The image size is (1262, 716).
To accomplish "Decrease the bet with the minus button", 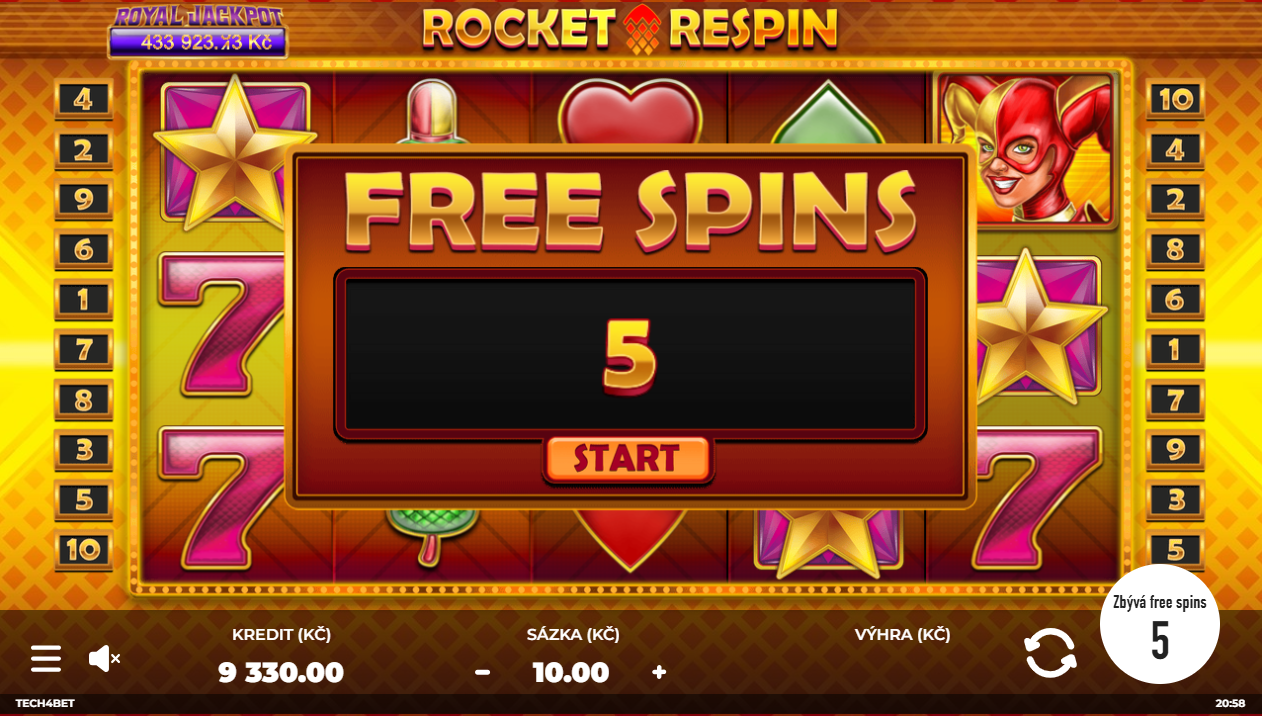I will pyautogui.click(x=482, y=672).
